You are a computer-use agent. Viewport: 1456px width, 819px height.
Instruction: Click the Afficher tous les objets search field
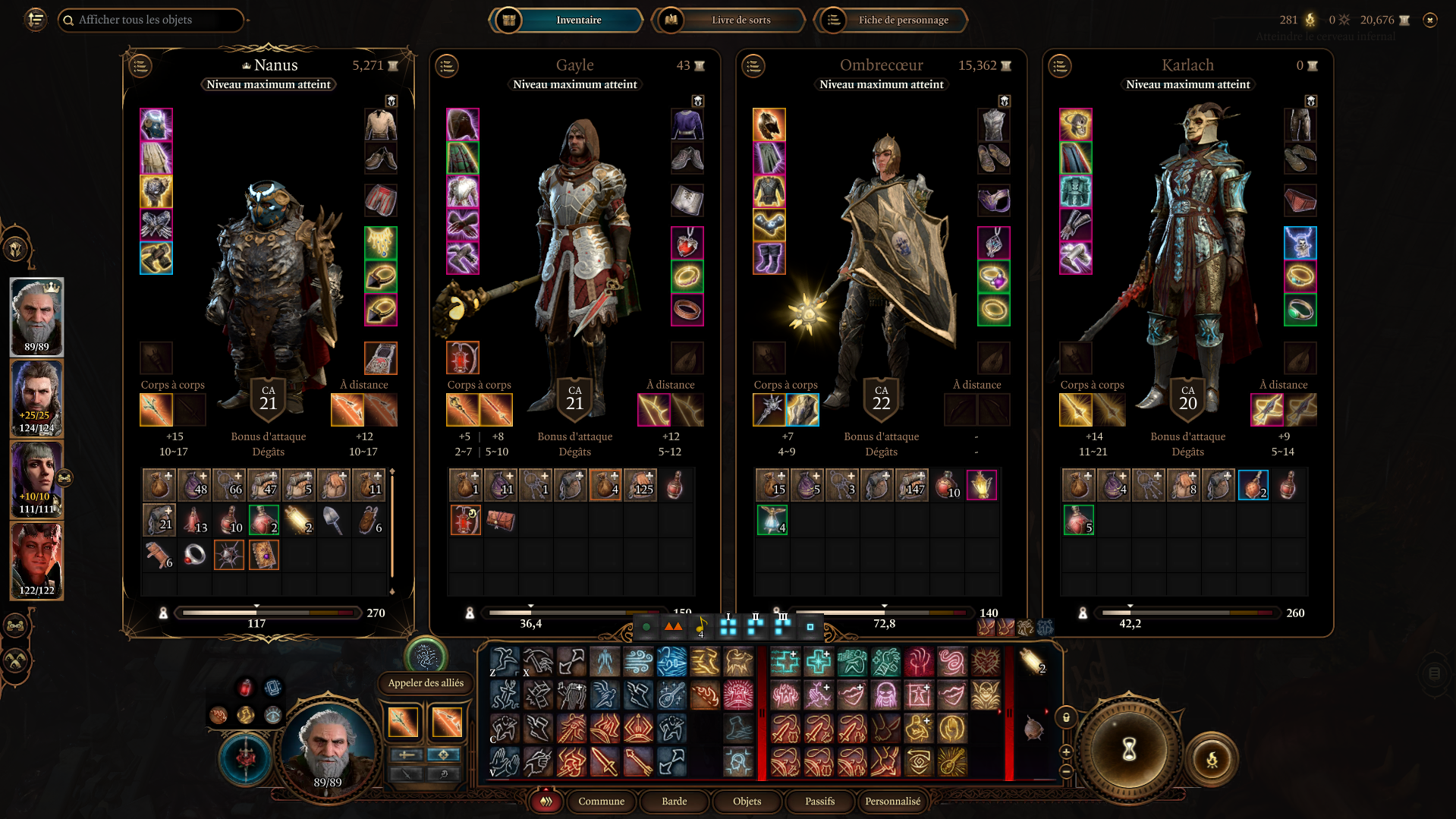pyautogui.click(x=150, y=20)
